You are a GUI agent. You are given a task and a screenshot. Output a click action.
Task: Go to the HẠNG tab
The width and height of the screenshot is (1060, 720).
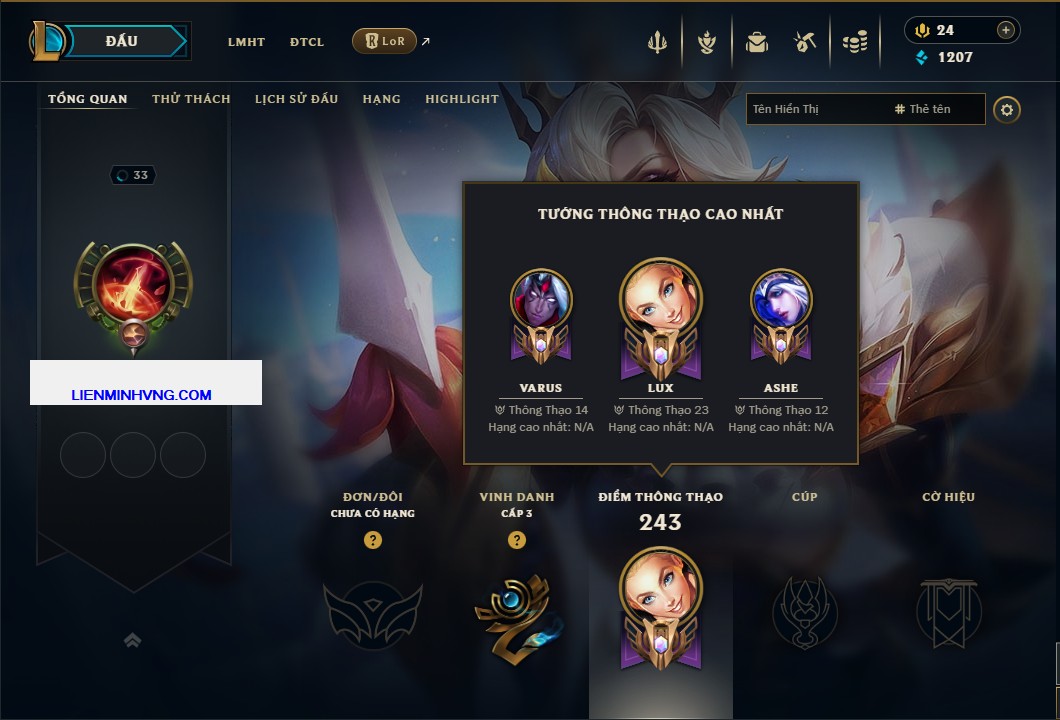click(381, 99)
